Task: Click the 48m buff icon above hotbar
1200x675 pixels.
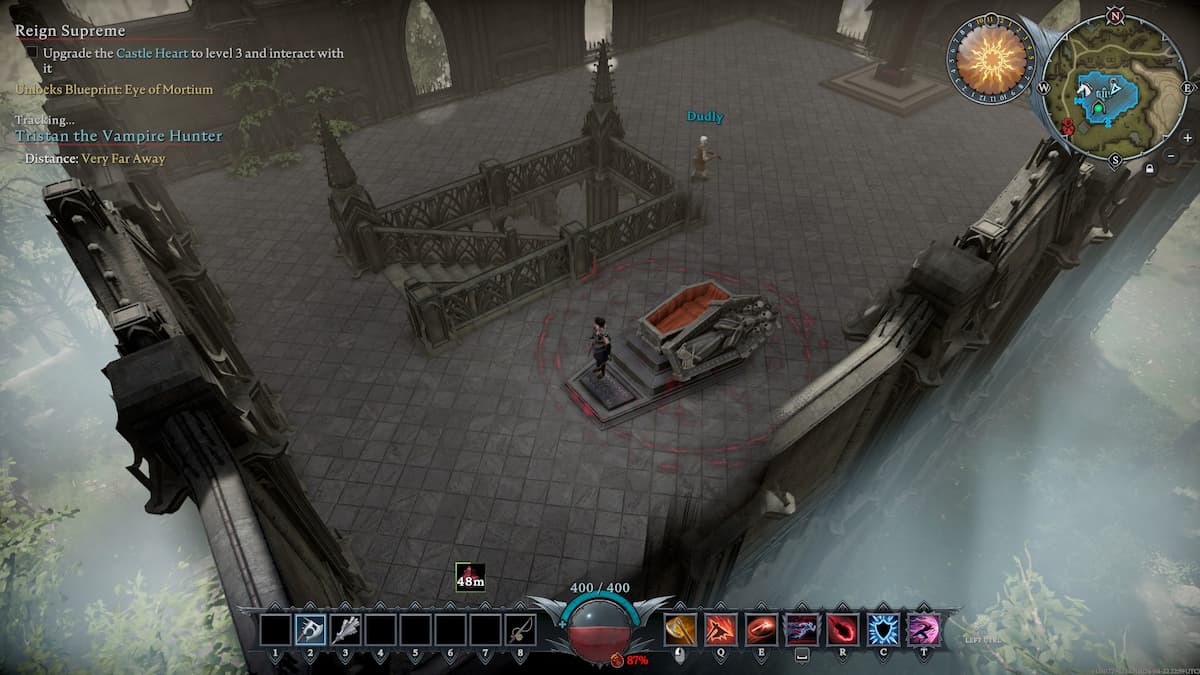Action: tap(470, 578)
